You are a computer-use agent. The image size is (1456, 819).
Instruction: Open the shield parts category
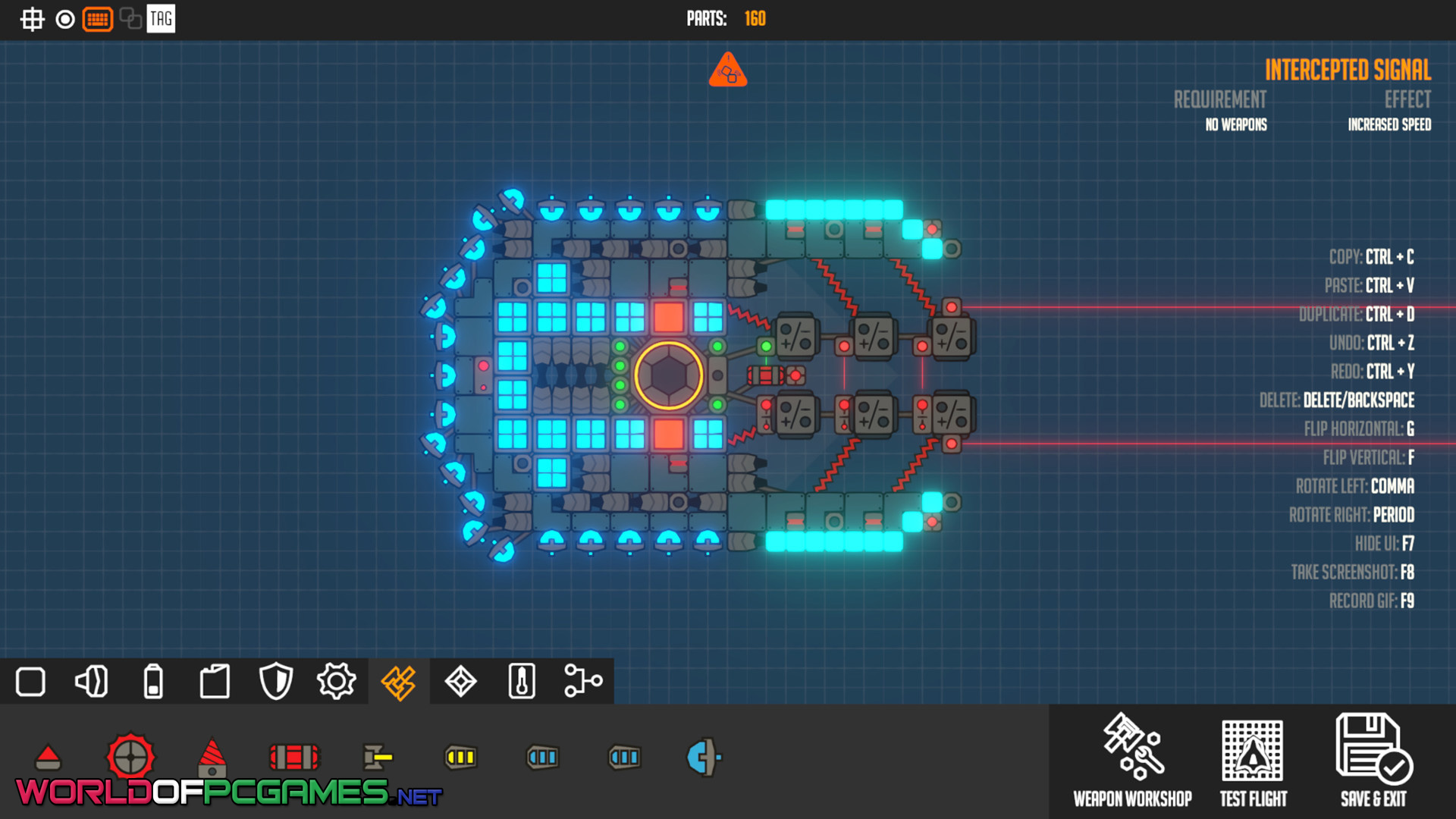(x=276, y=681)
